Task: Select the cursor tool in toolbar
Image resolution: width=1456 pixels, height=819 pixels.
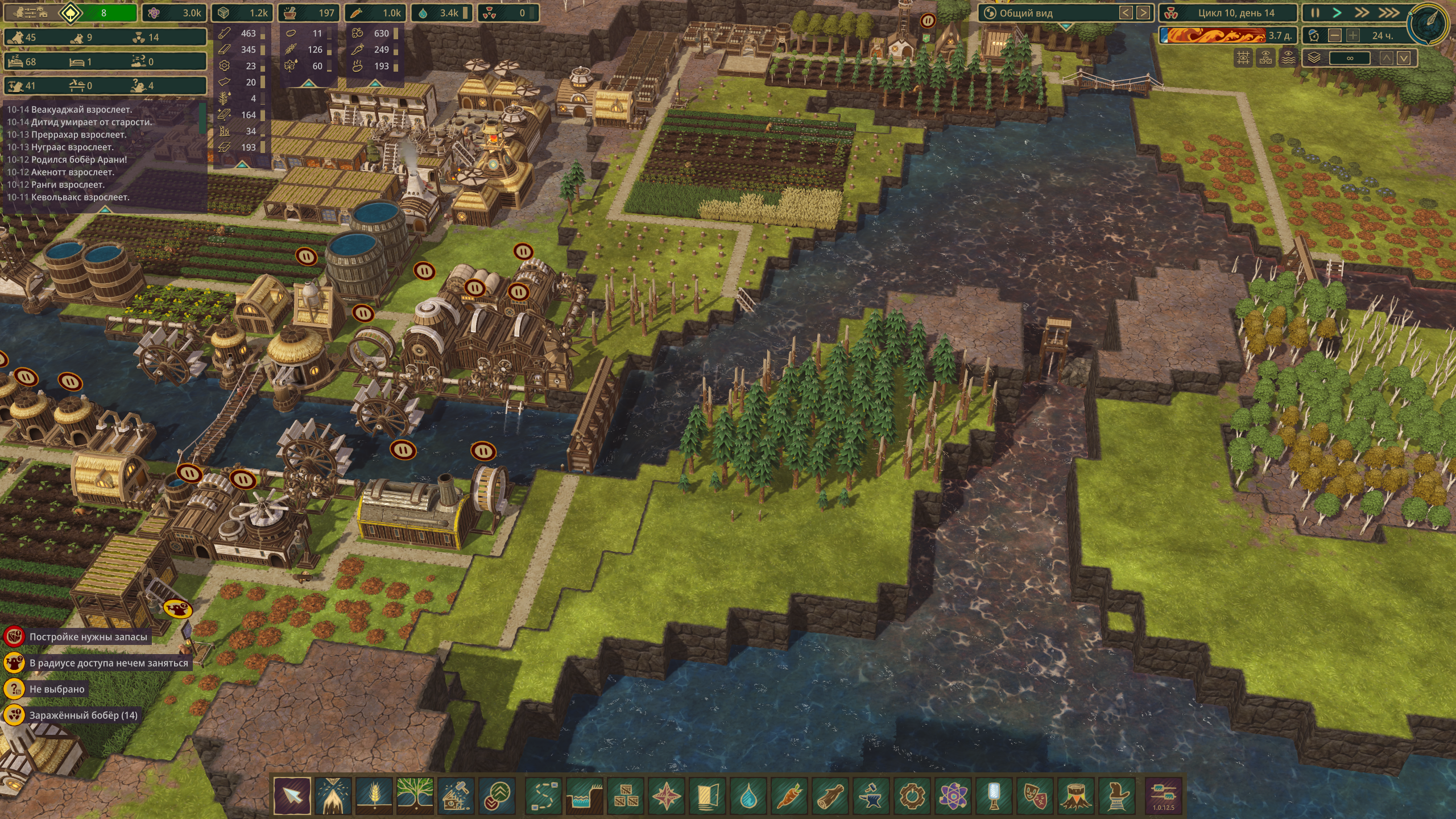Action: (292, 795)
